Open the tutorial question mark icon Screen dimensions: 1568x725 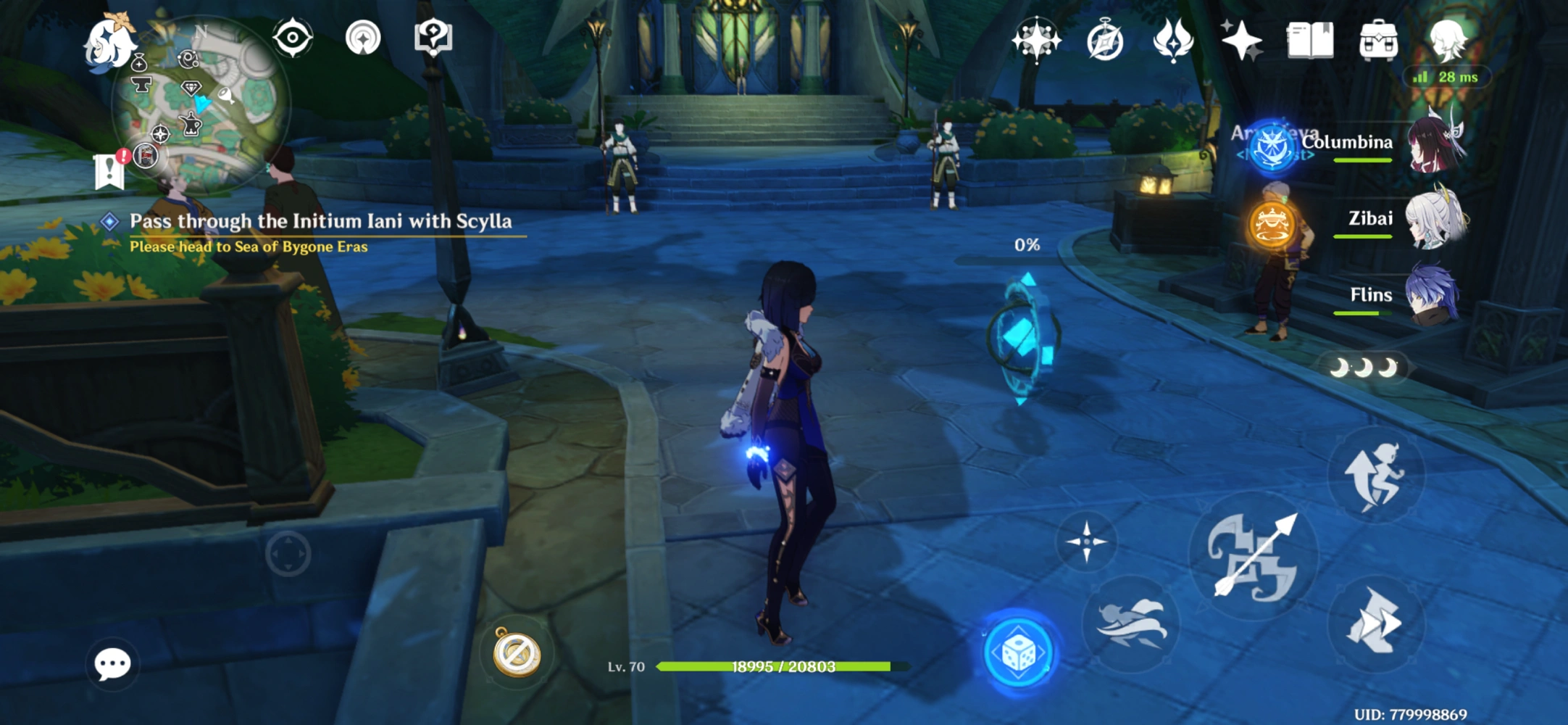tap(433, 38)
